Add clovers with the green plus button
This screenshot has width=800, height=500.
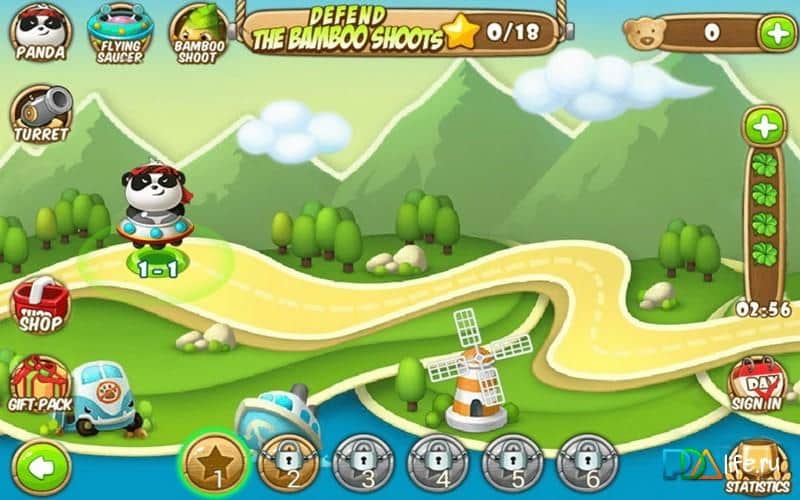[764, 128]
